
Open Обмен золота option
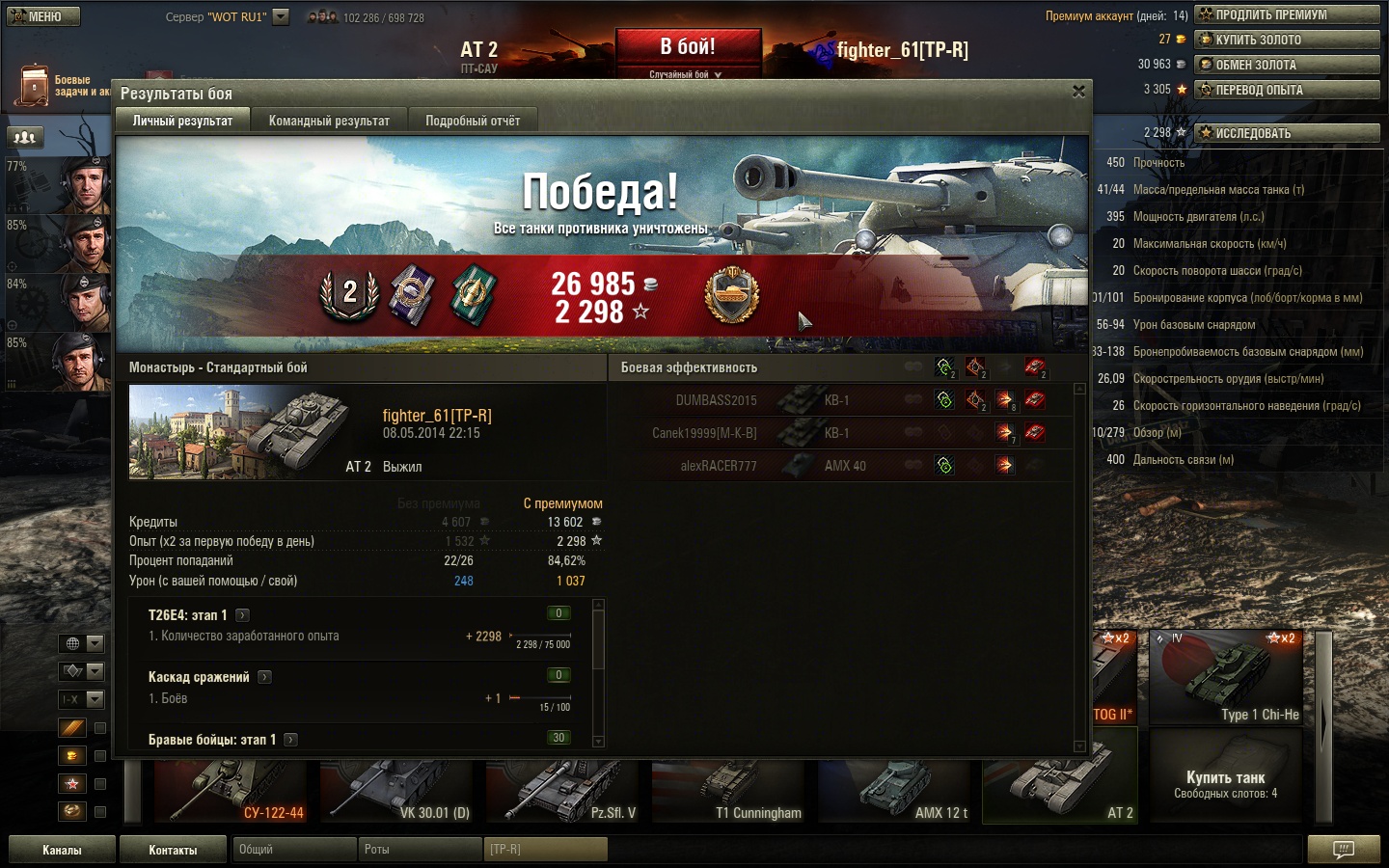pos(1287,65)
